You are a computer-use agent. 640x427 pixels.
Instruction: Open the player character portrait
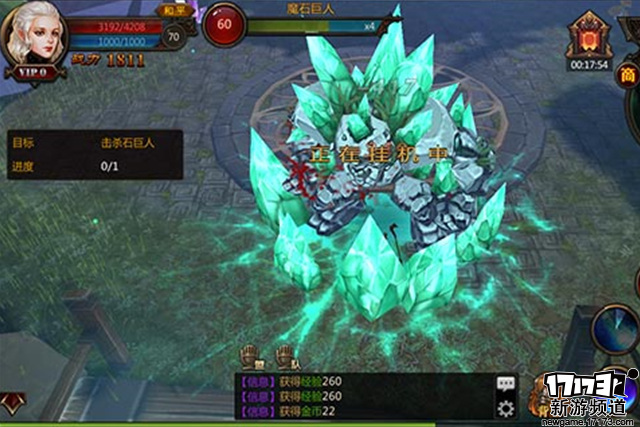coord(35,37)
